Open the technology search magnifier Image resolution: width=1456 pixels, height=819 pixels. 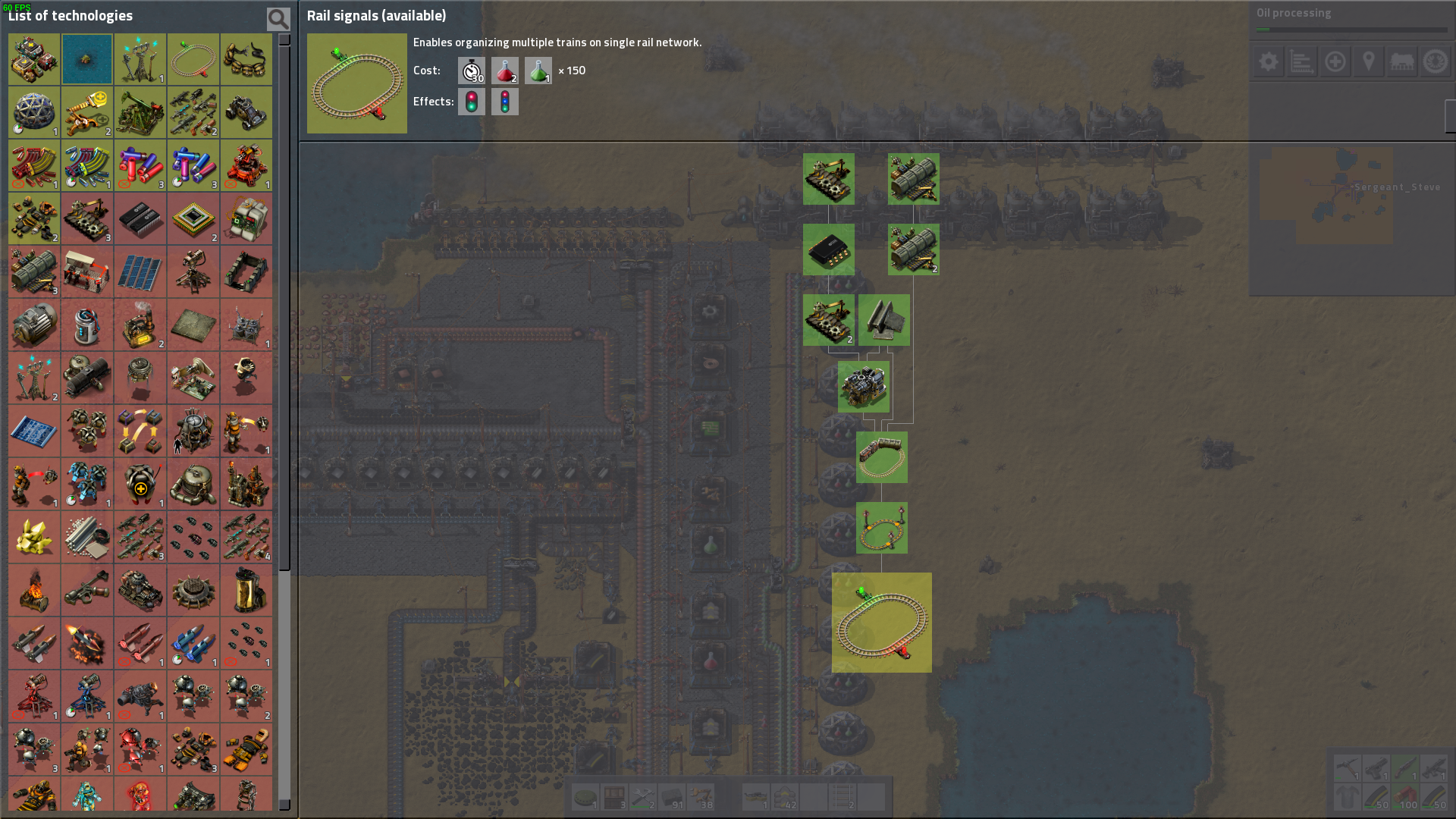[278, 18]
